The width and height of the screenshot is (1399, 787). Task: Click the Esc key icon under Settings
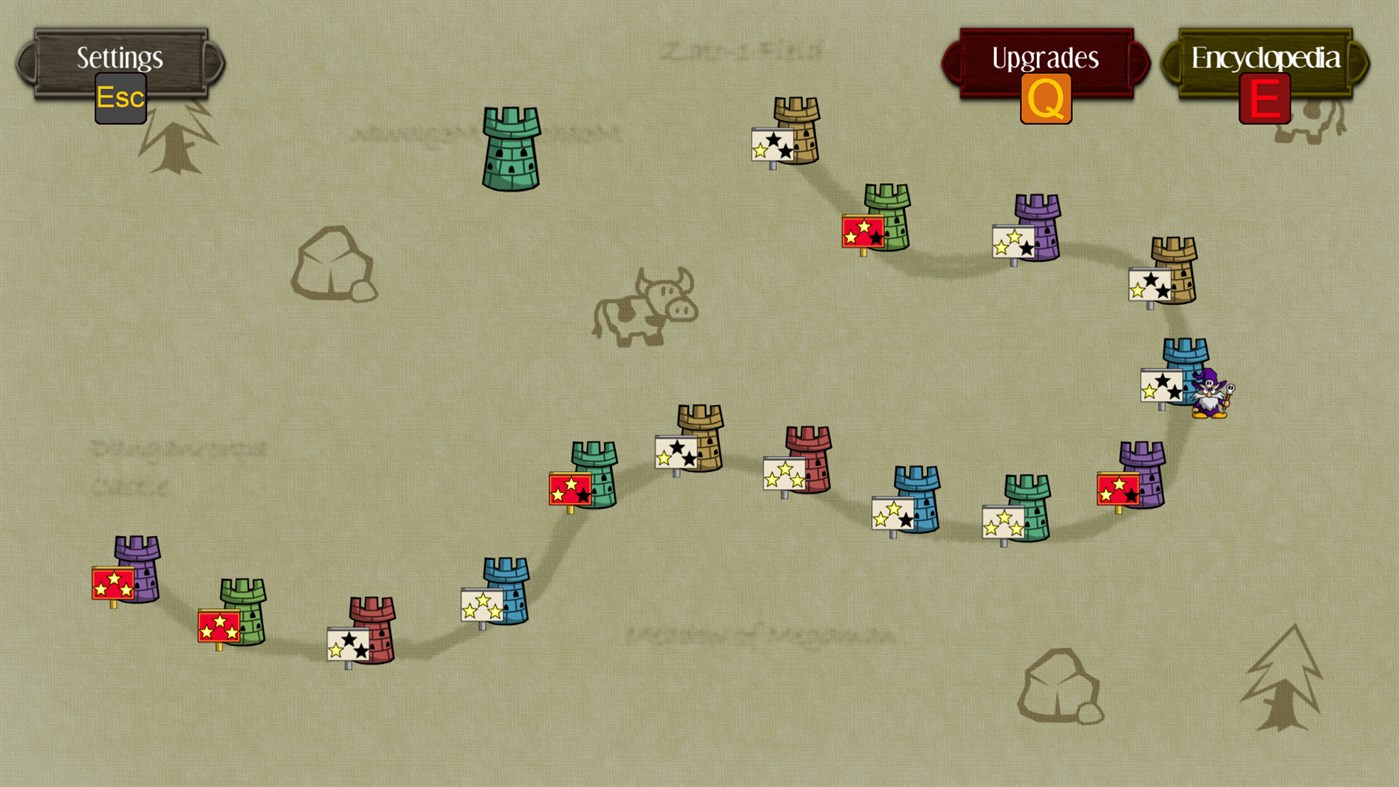[120, 98]
